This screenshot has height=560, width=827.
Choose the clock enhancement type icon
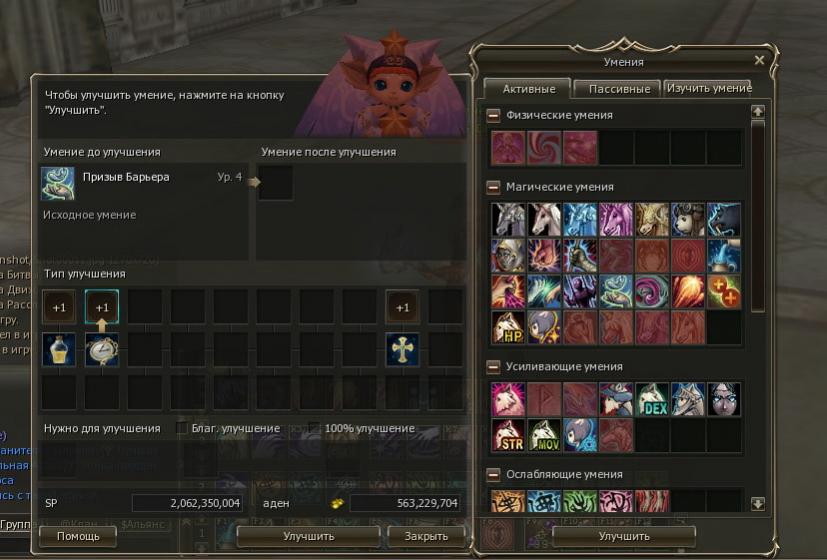point(102,349)
